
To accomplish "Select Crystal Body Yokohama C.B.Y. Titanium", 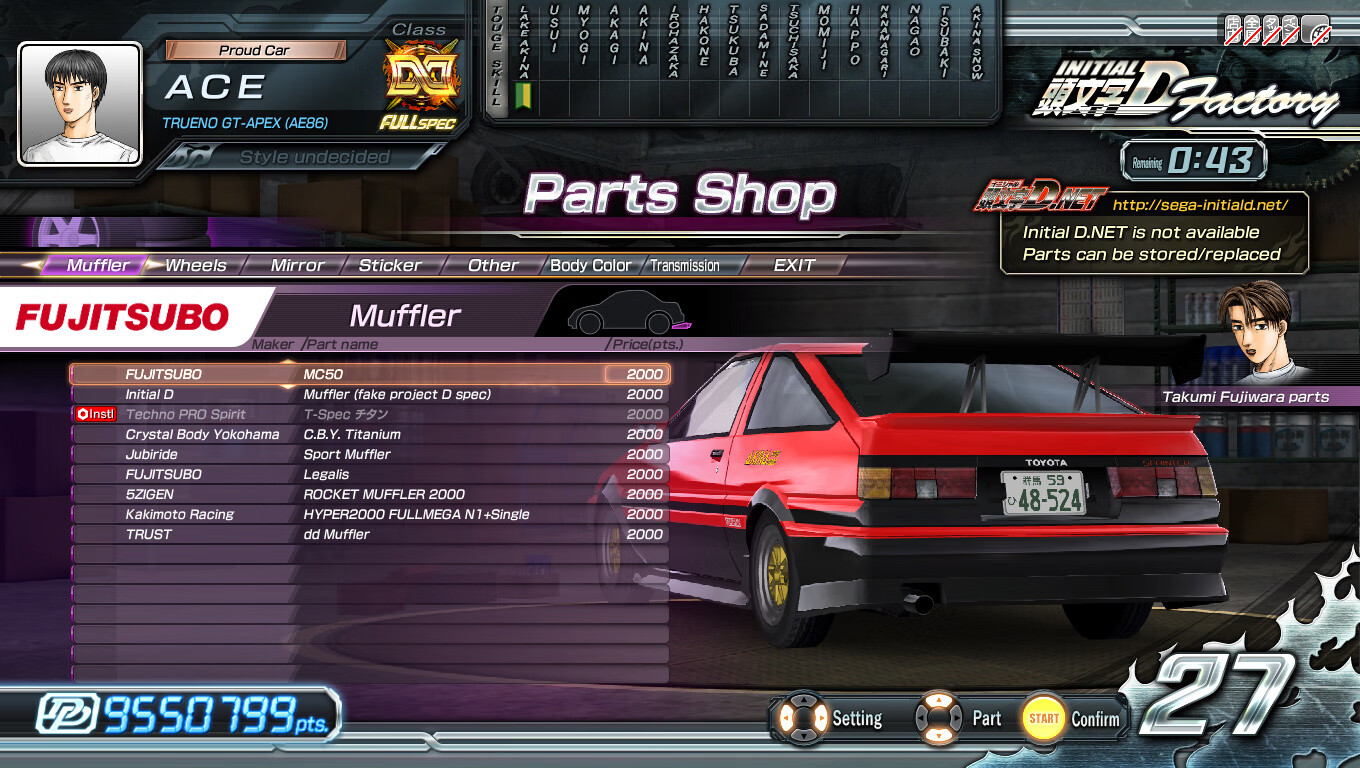I will 370,434.
